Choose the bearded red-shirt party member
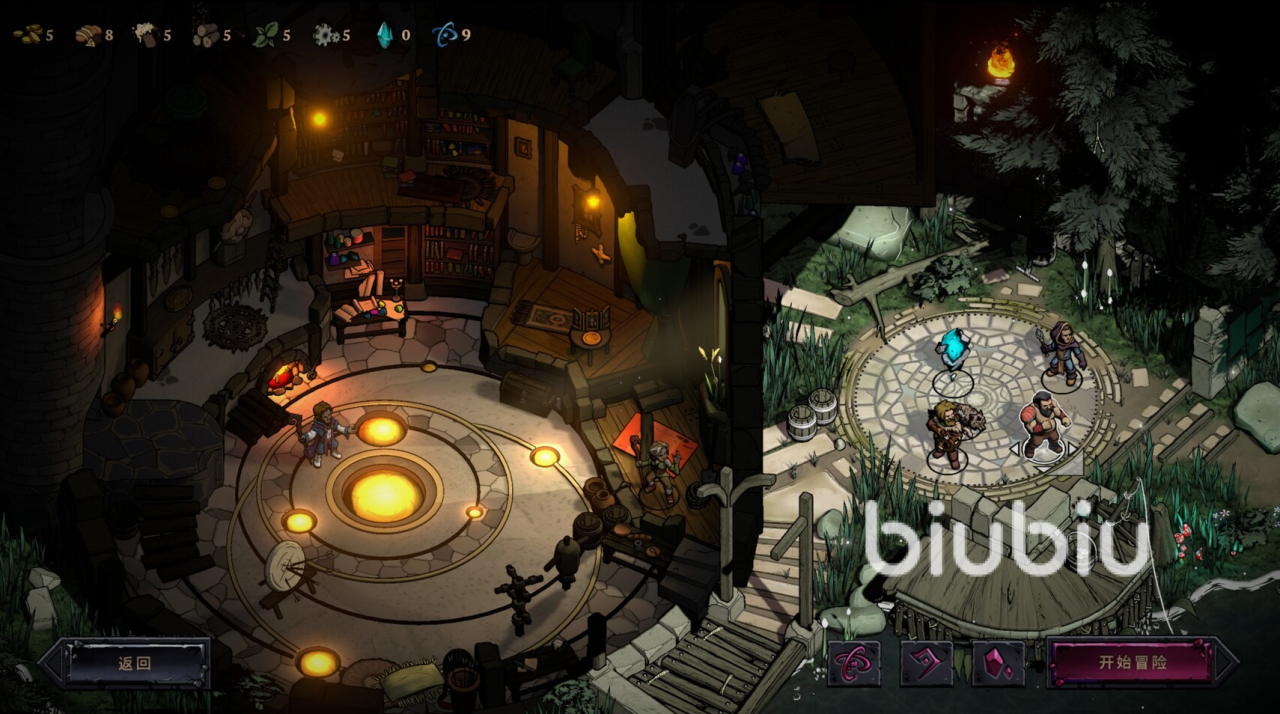Viewport: 1280px width, 714px height. 1043,427
